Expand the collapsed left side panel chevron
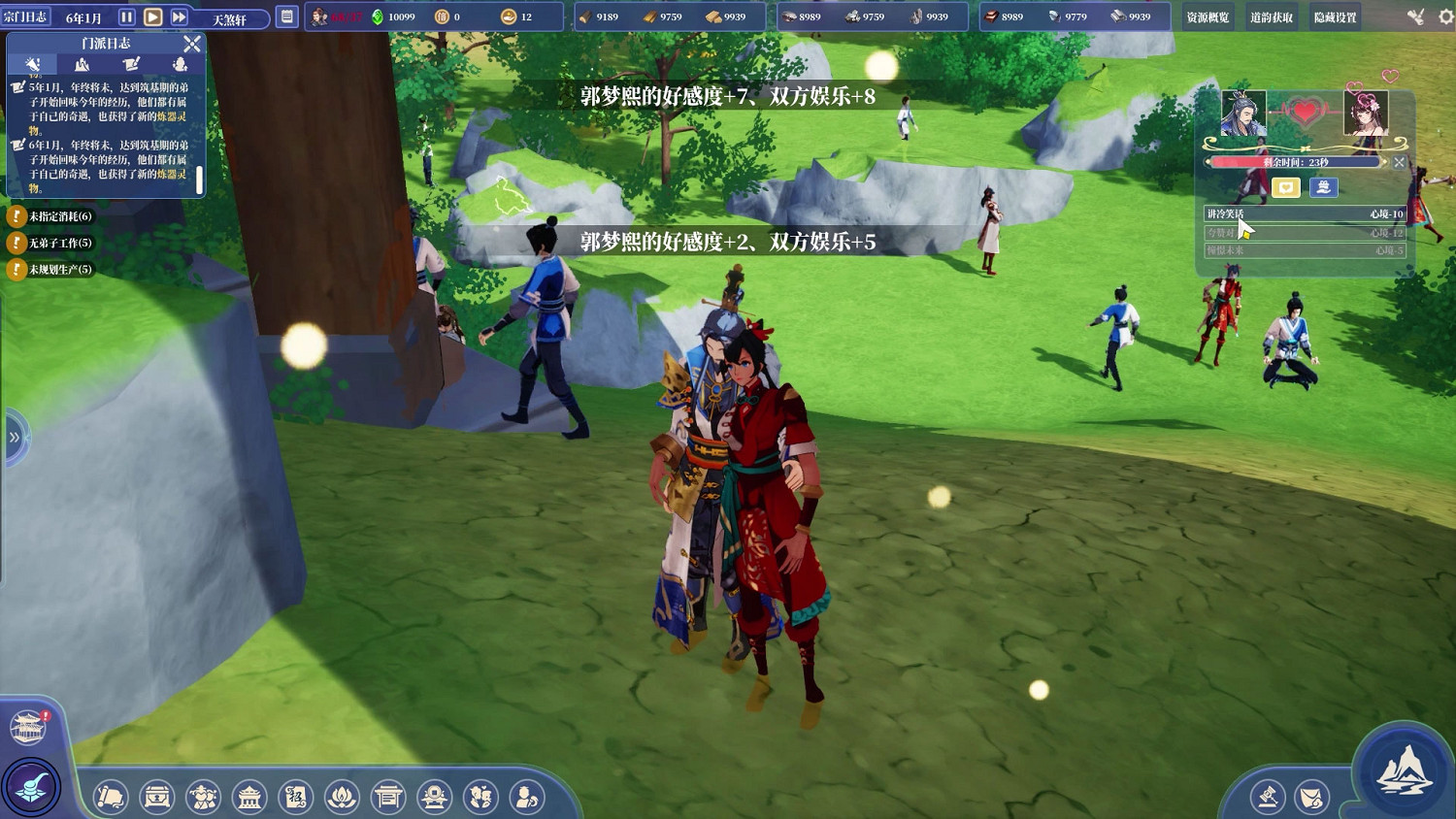1456x819 pixels. (14, 439)
